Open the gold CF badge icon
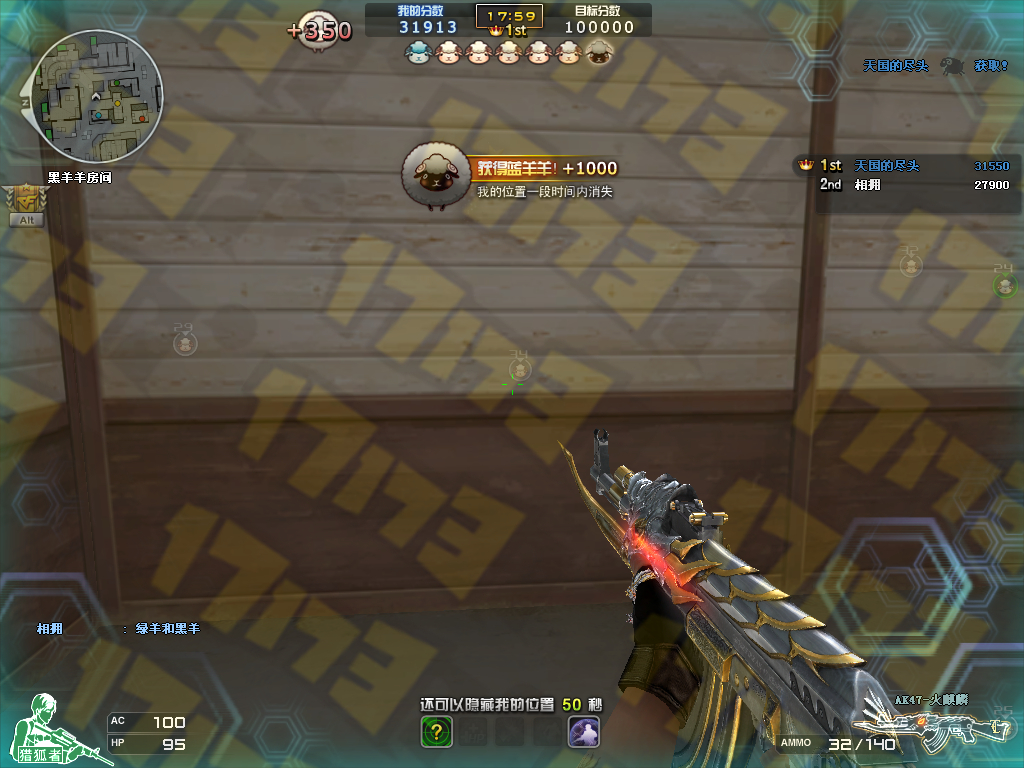1024x768 pixels. click(x=25, y=197)
